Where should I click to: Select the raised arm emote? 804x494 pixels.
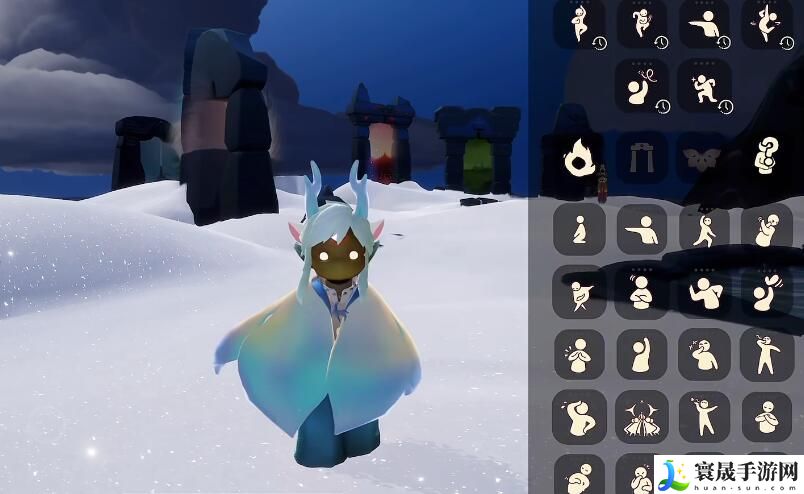point(641,354)
